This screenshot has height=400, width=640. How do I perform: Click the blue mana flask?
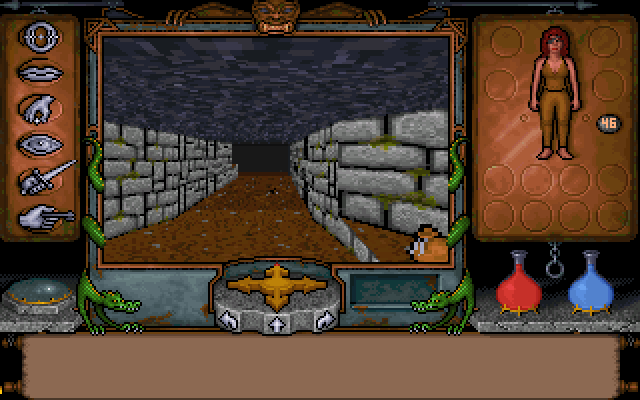[x=590, y=283]
